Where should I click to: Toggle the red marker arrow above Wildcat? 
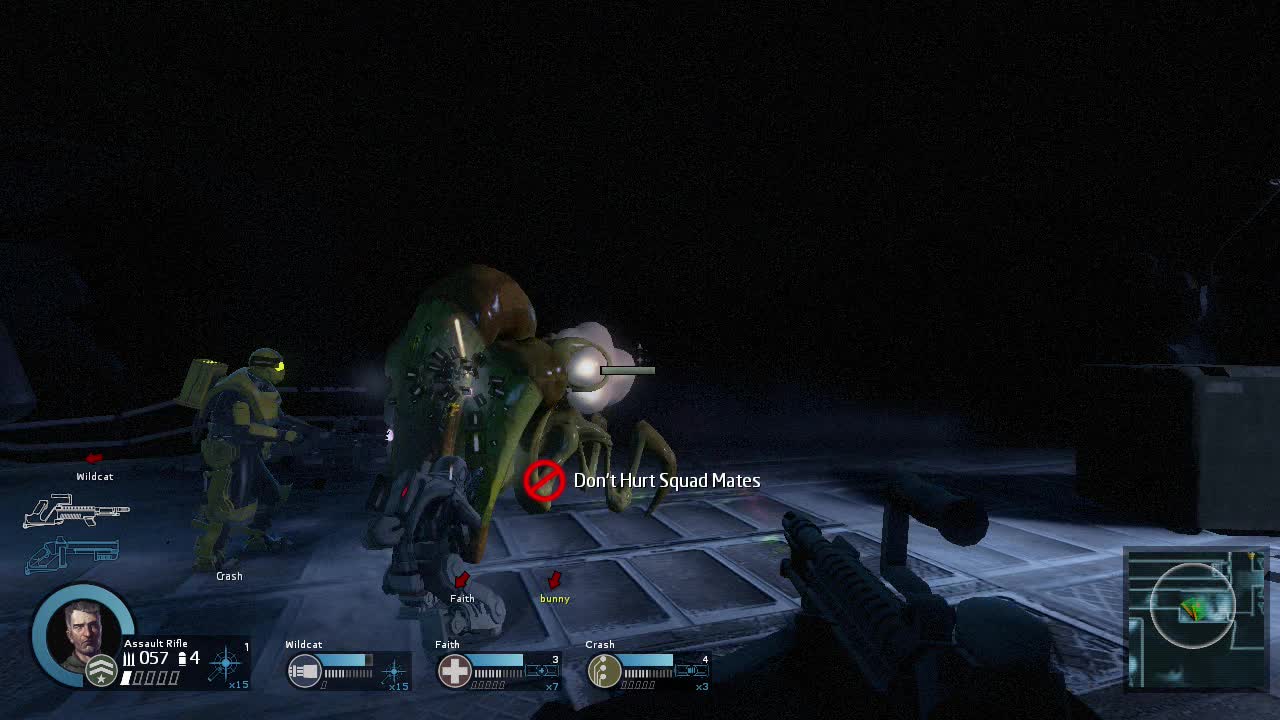click(92, 458)
